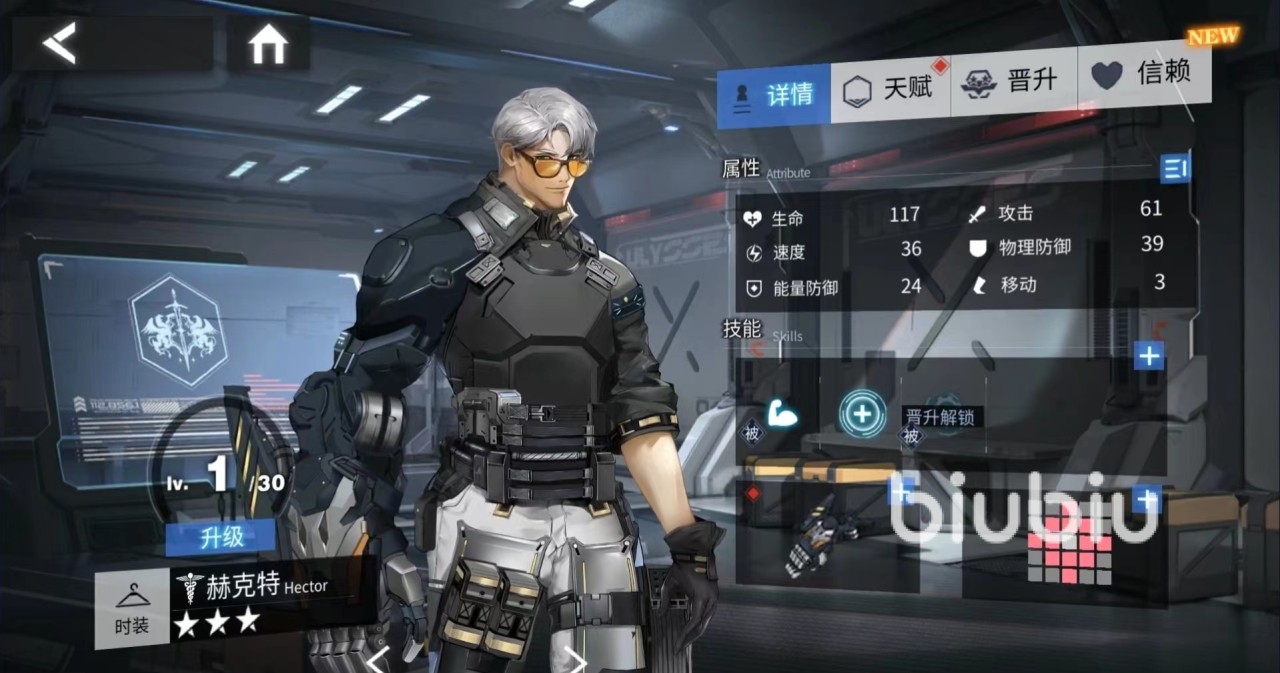1280x673 pixels.
Task: Expand the attribute details list icon
Action: (x=1175, y=168)
